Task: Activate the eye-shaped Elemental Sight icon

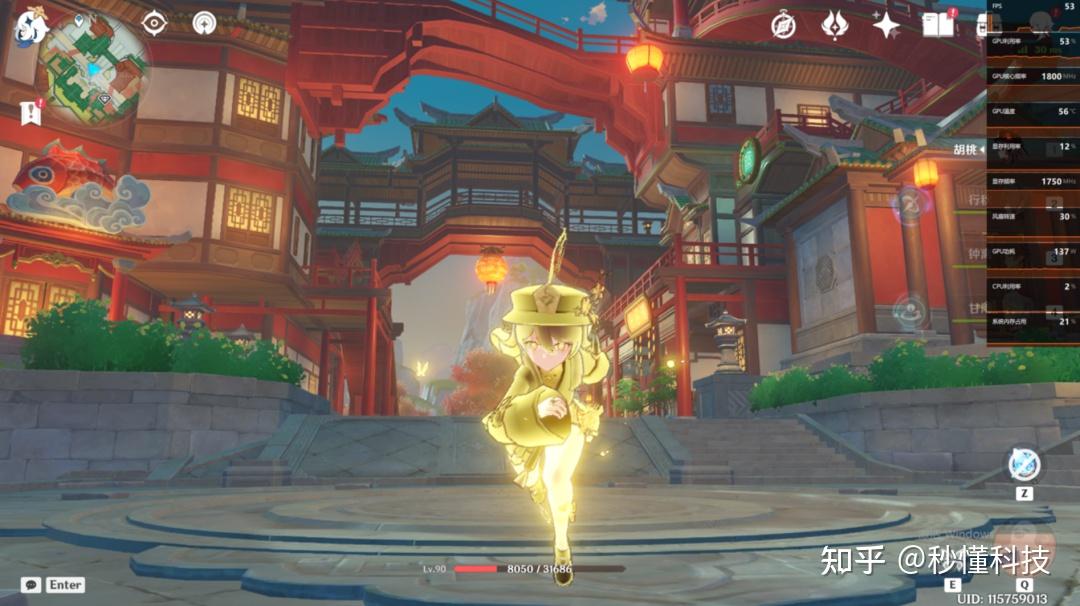Action: [x=154, y=22]
